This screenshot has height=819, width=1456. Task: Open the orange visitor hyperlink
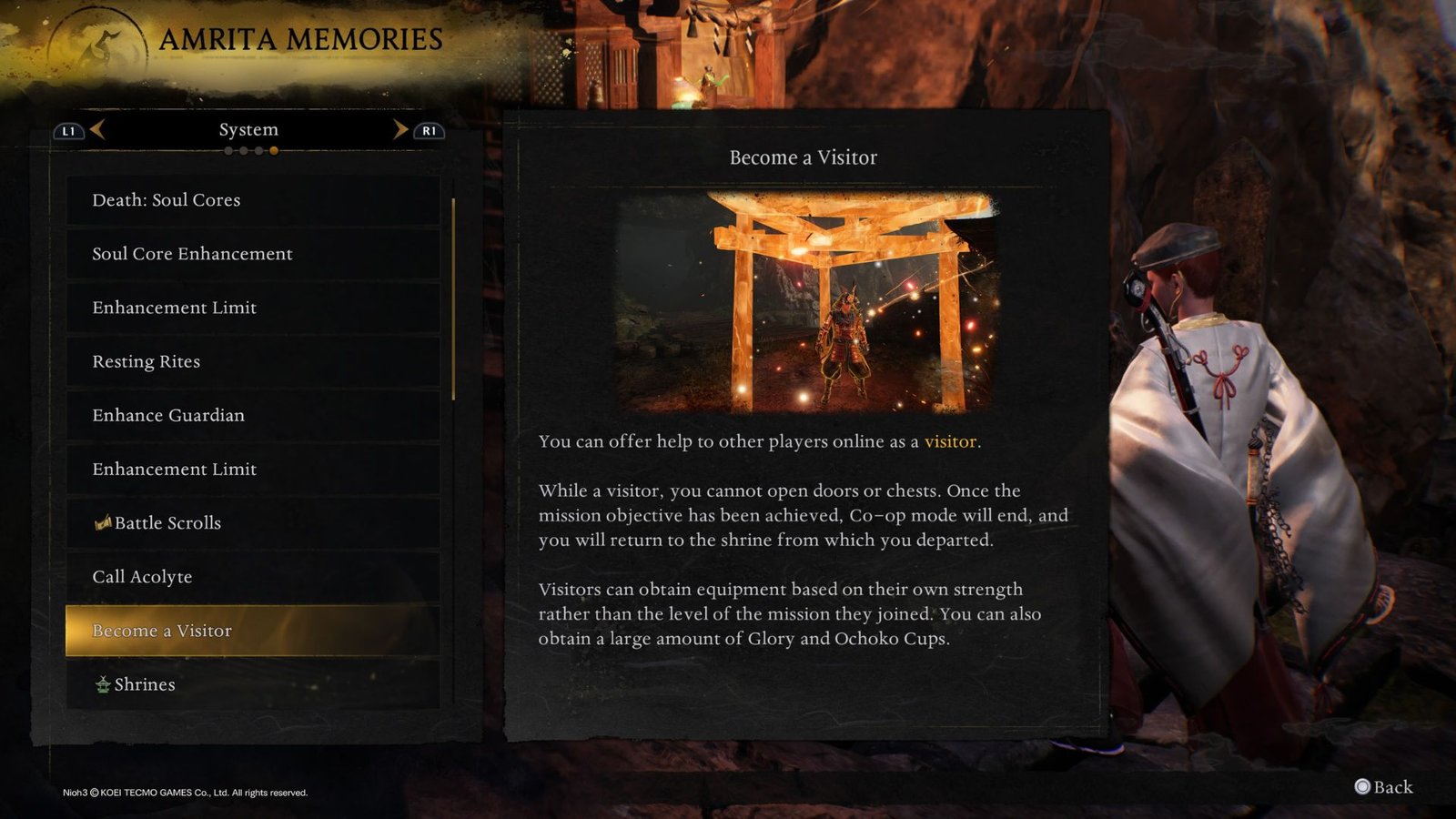click(950, 441)
